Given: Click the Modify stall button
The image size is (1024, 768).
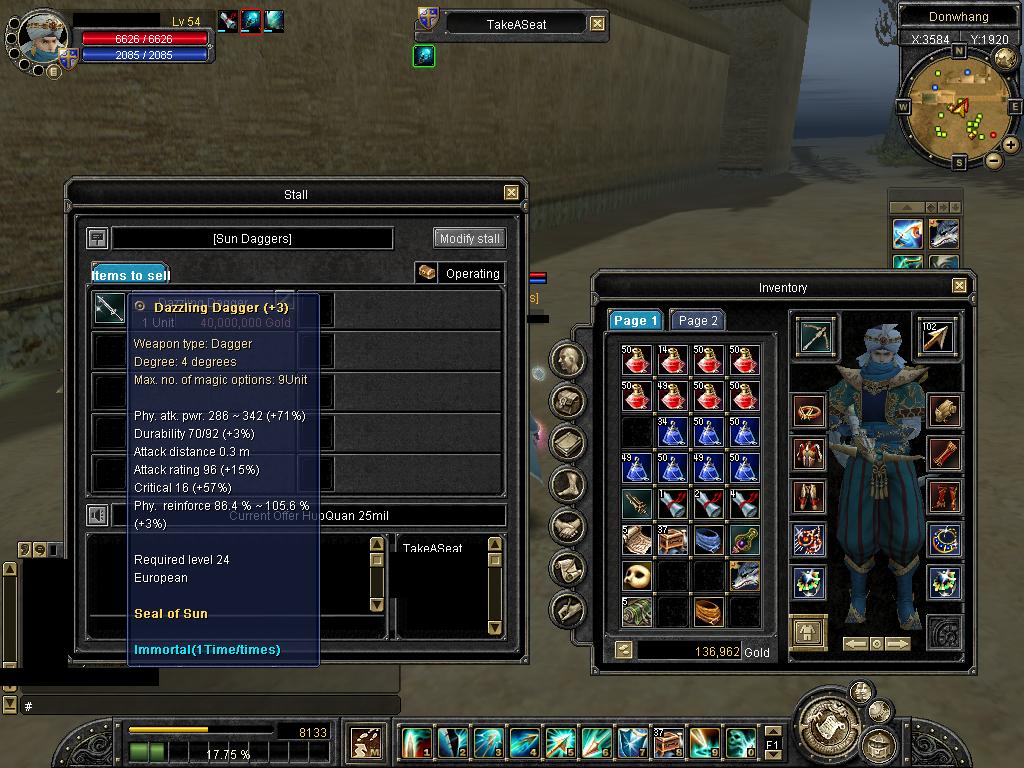Looking at the screenshot, I should (x=470, y=239).
